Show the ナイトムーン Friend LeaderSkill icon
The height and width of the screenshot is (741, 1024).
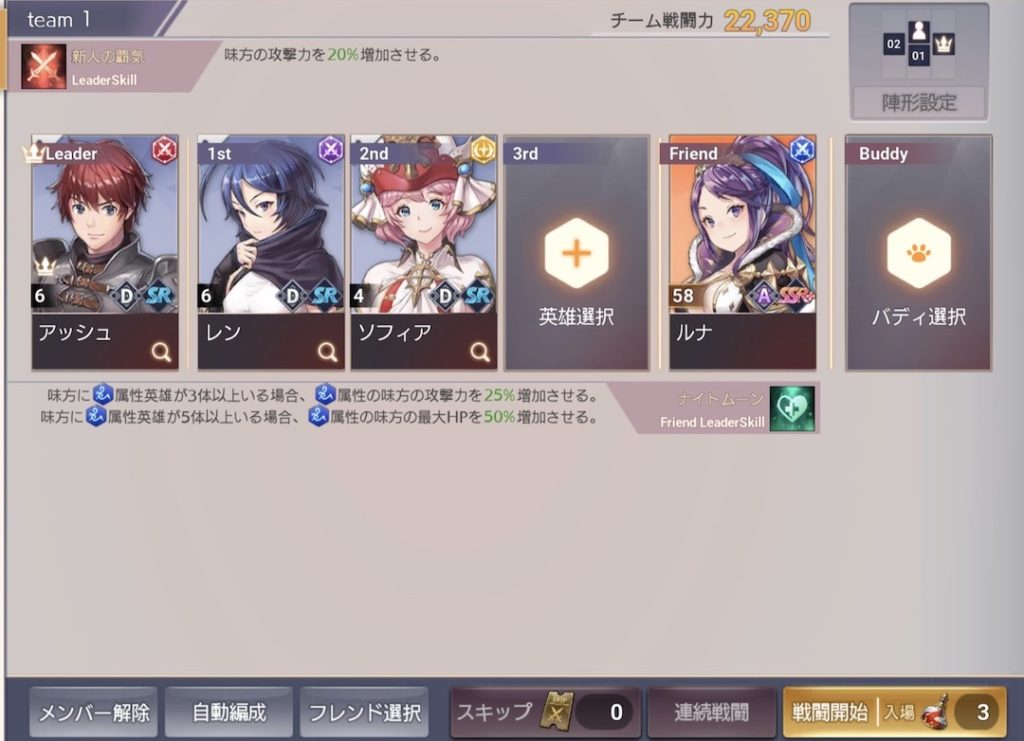pyautogui.click(x=791, y=408)
